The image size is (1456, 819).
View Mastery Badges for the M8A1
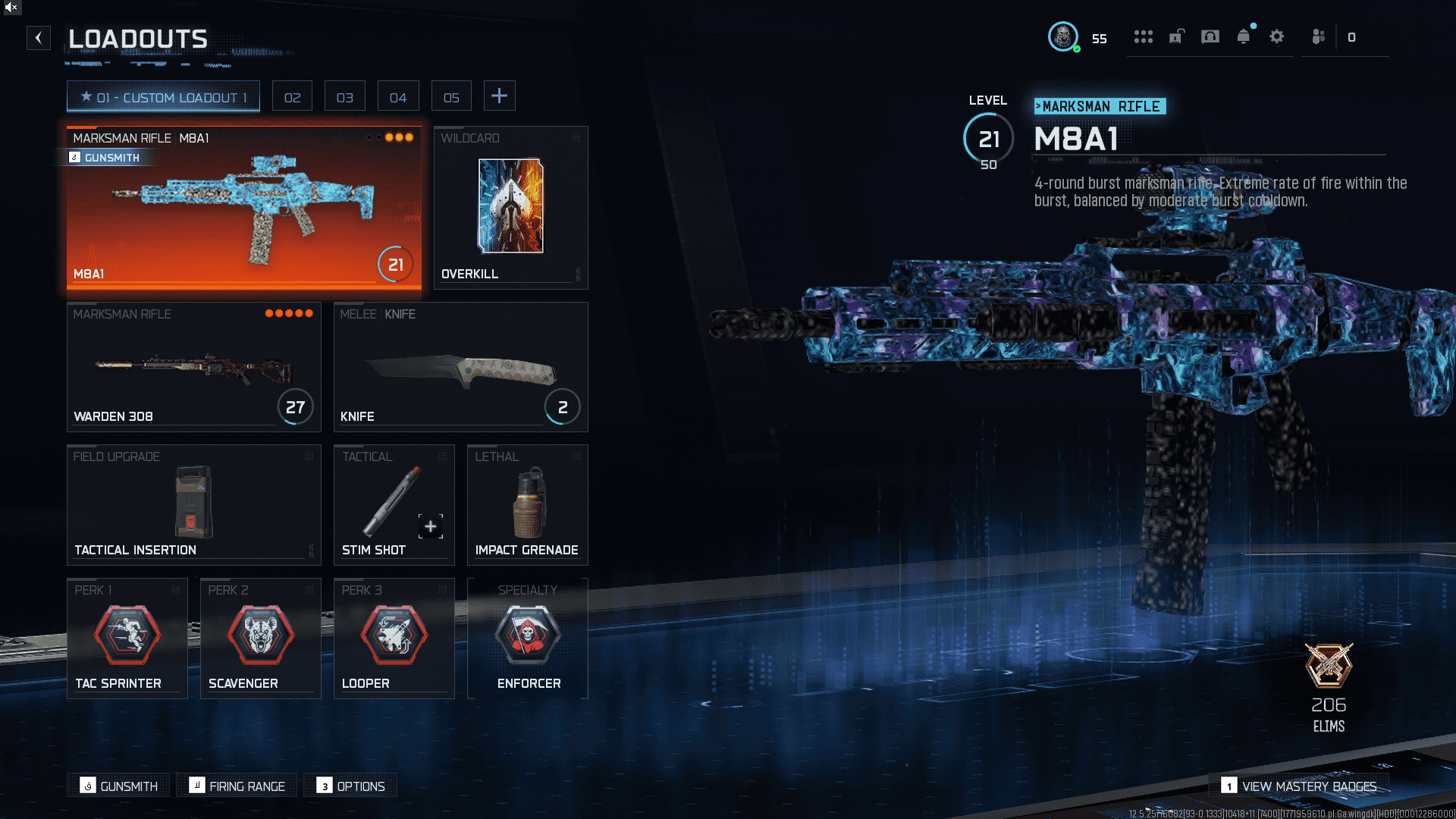1299,786
